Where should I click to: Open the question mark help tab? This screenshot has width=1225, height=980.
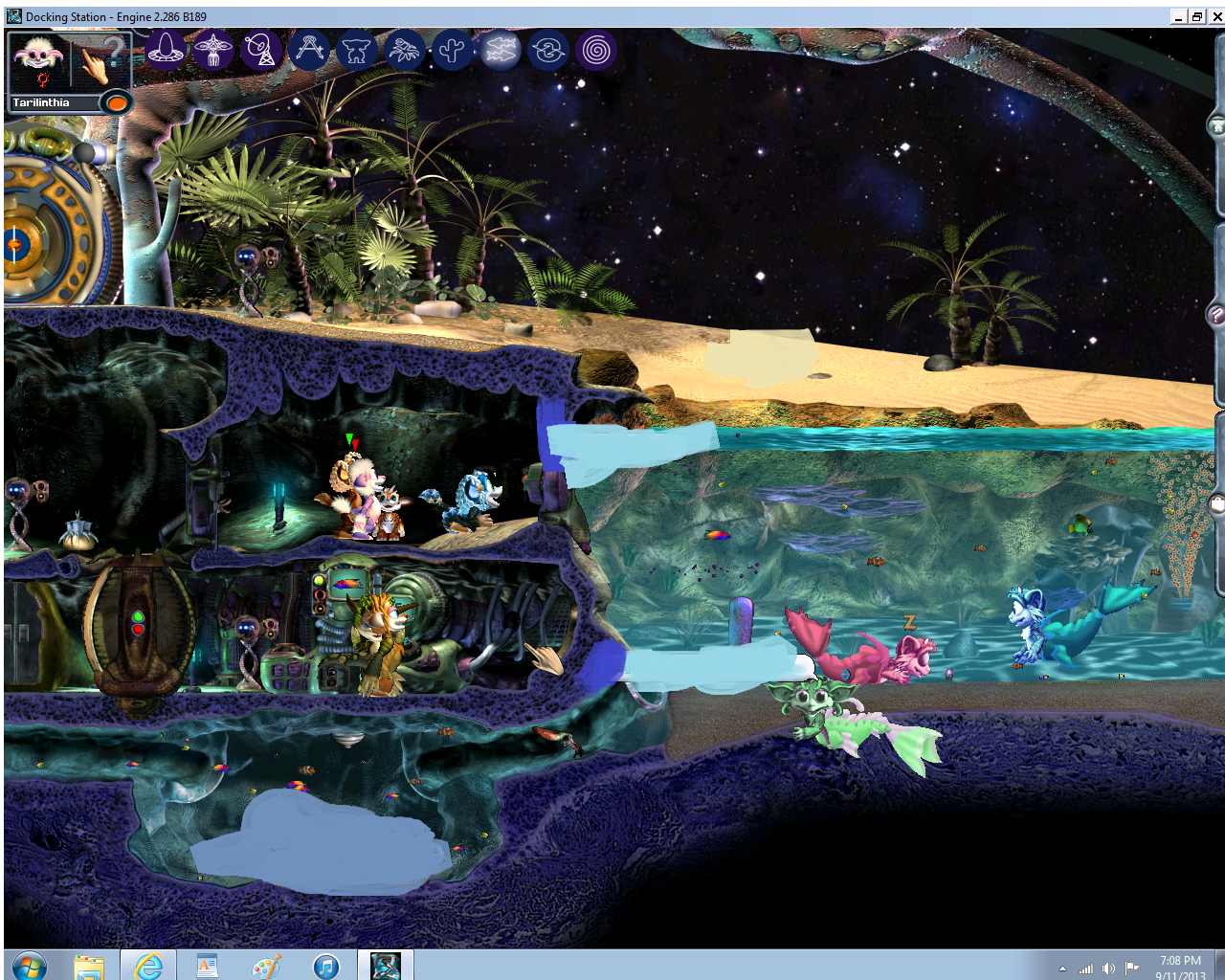click(x=1217, y=314)
